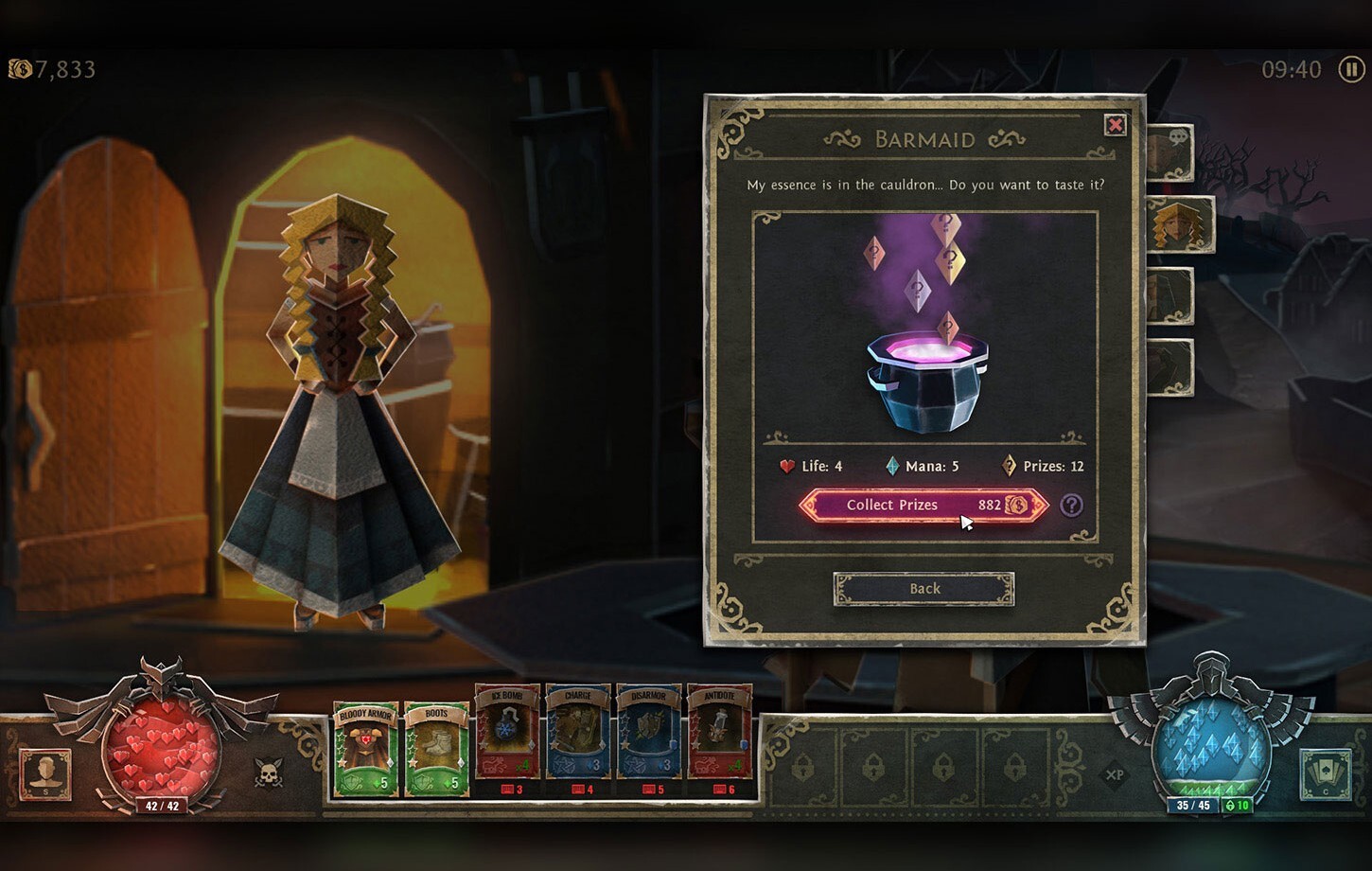Open the card deck button

[x=1324, y=773]
